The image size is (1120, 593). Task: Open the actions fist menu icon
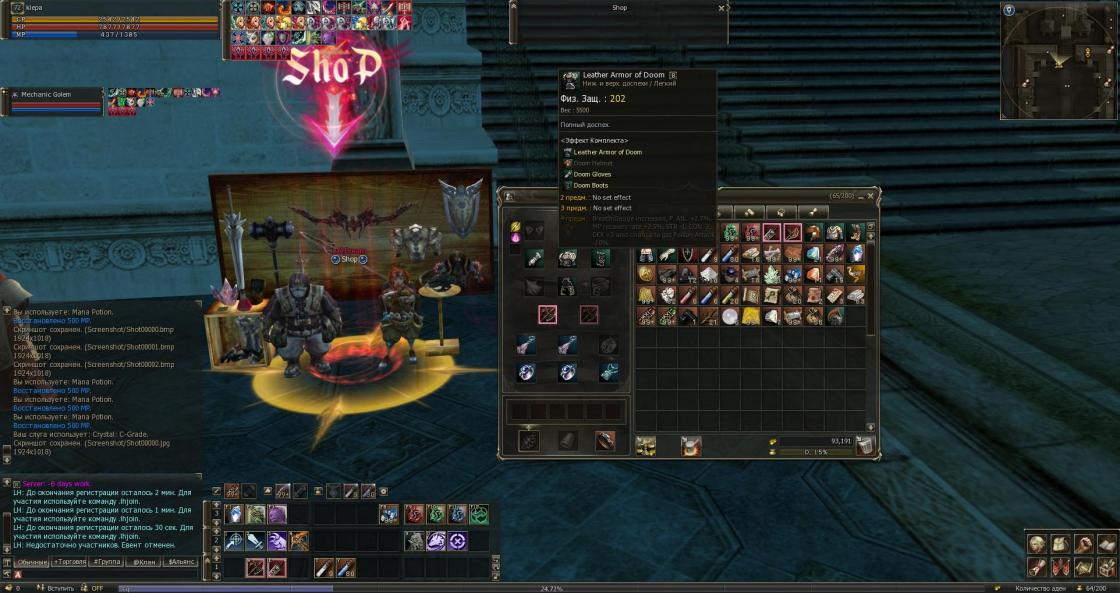1082,545
